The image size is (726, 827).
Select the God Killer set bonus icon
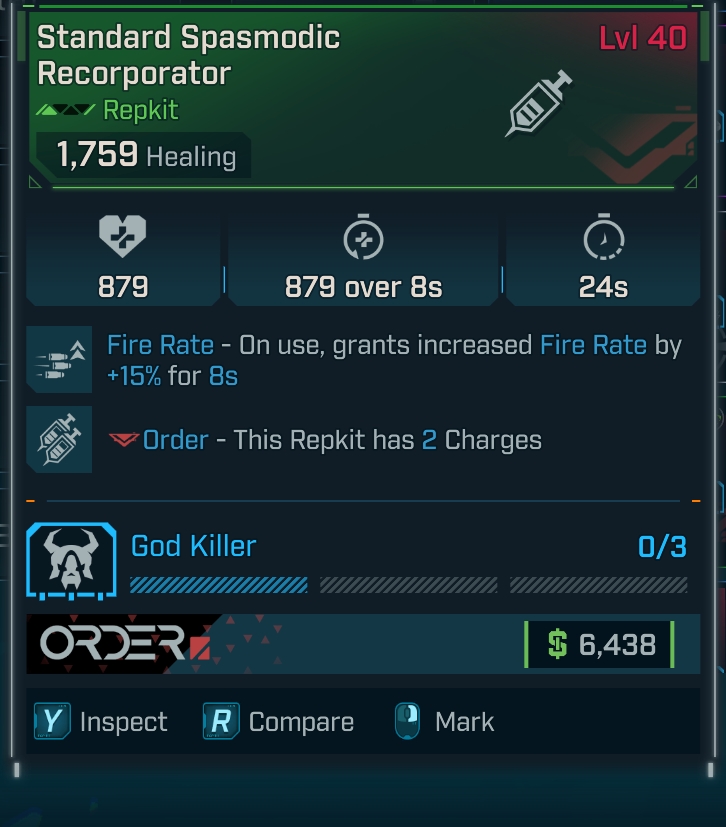pos(72,562)
